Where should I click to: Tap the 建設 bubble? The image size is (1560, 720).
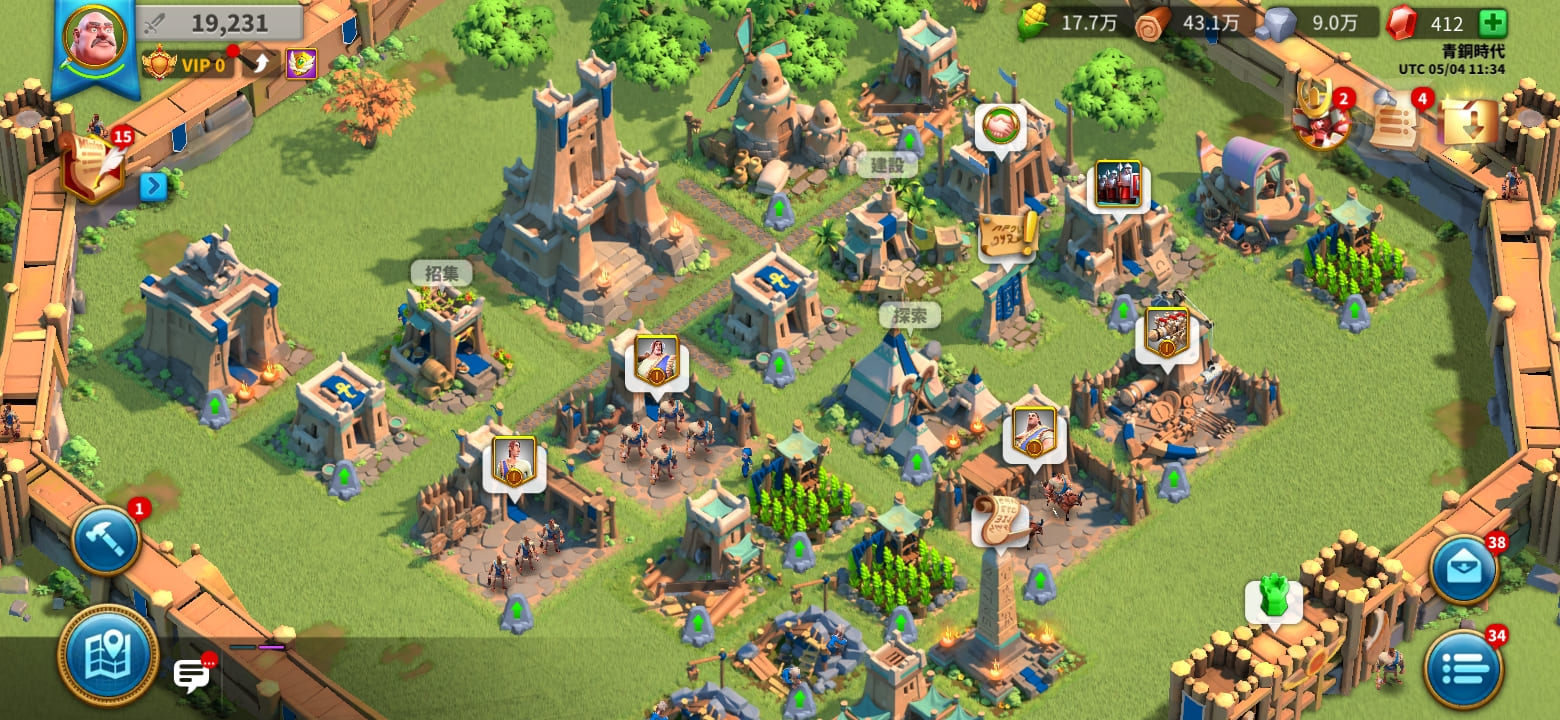tap(886, 165)
